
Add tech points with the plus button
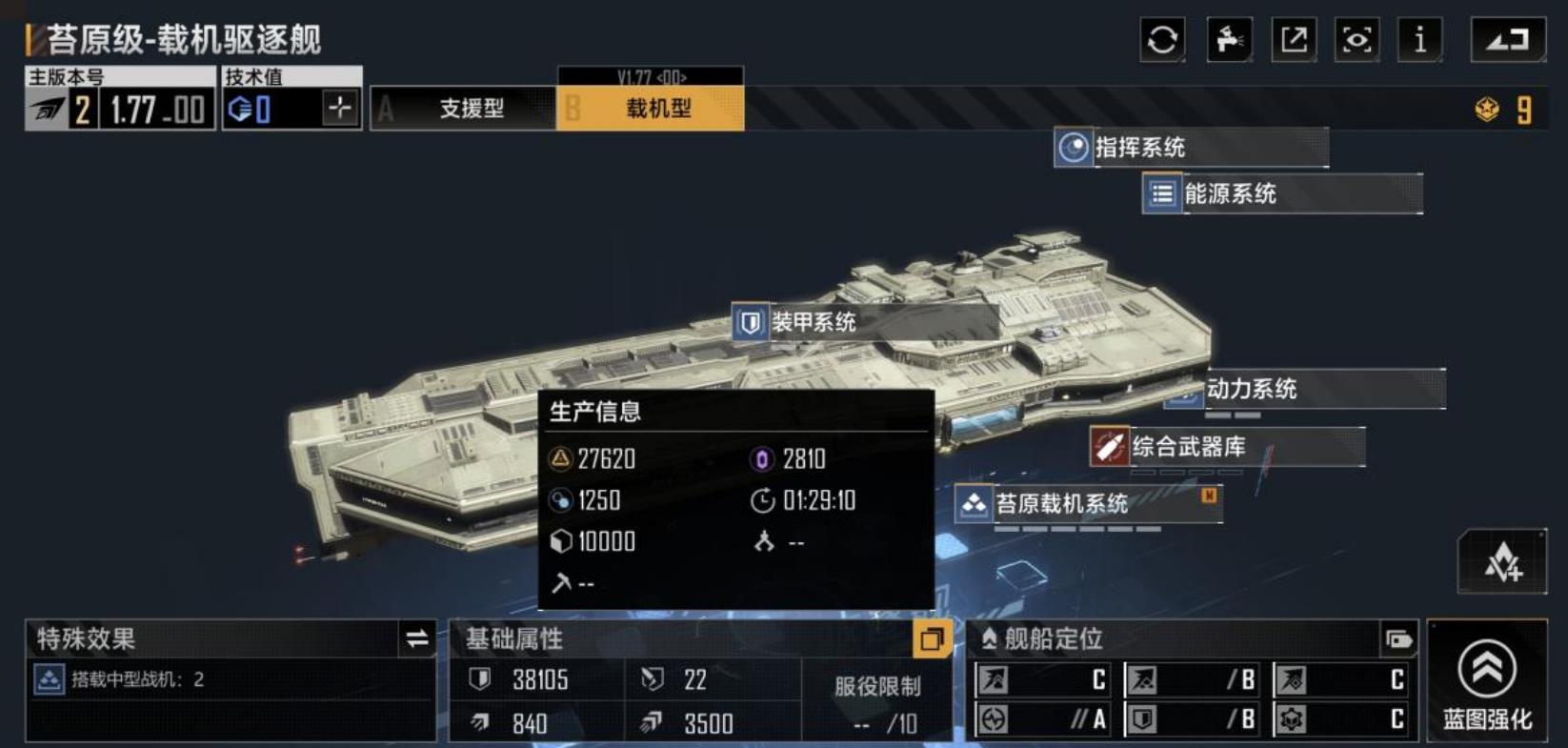[340, 109]
